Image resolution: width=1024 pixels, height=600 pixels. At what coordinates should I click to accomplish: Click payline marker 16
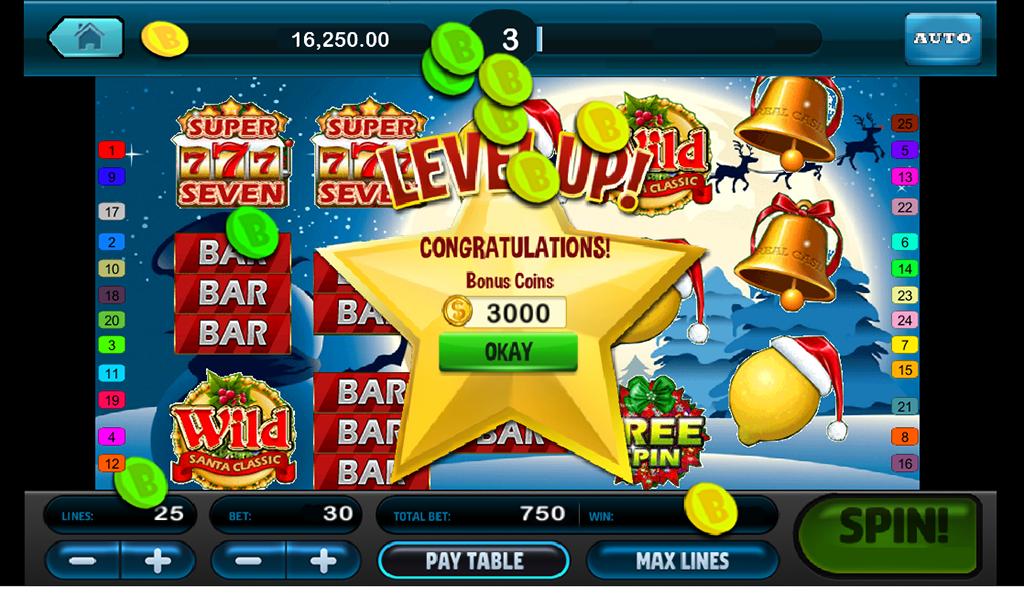[x=904, y=464]
